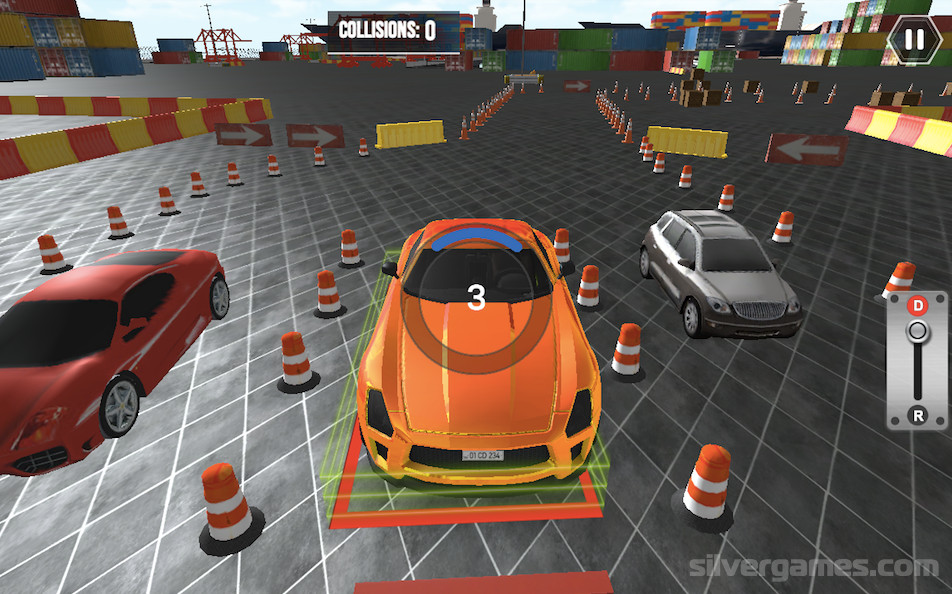
Task: Pause the game with the pause button
Action: 914,40
